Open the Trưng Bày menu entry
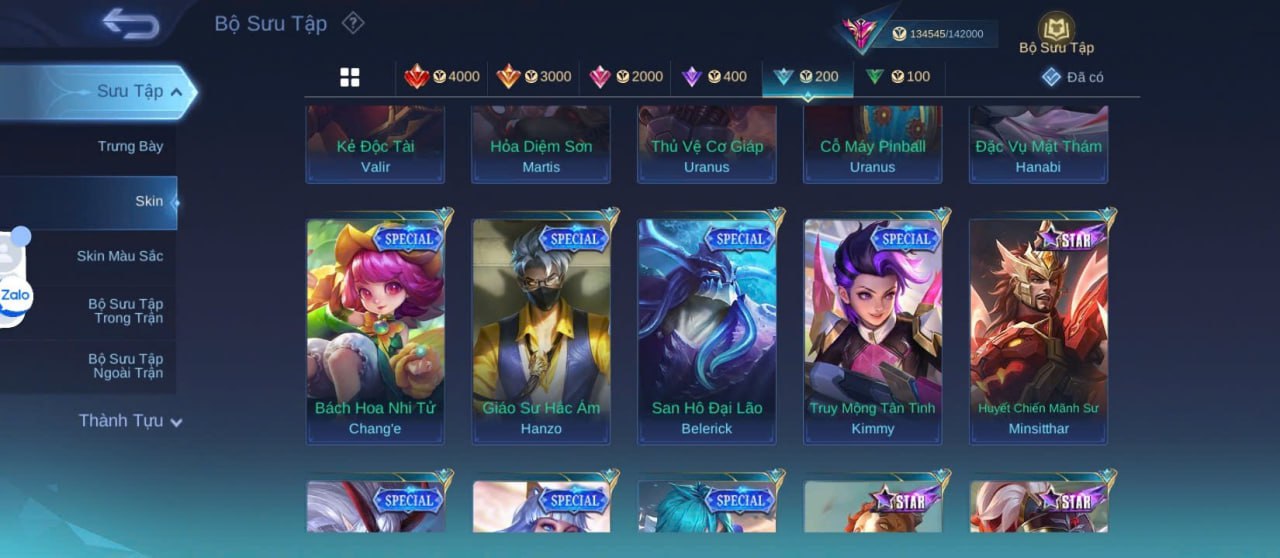 coord(130,146)
